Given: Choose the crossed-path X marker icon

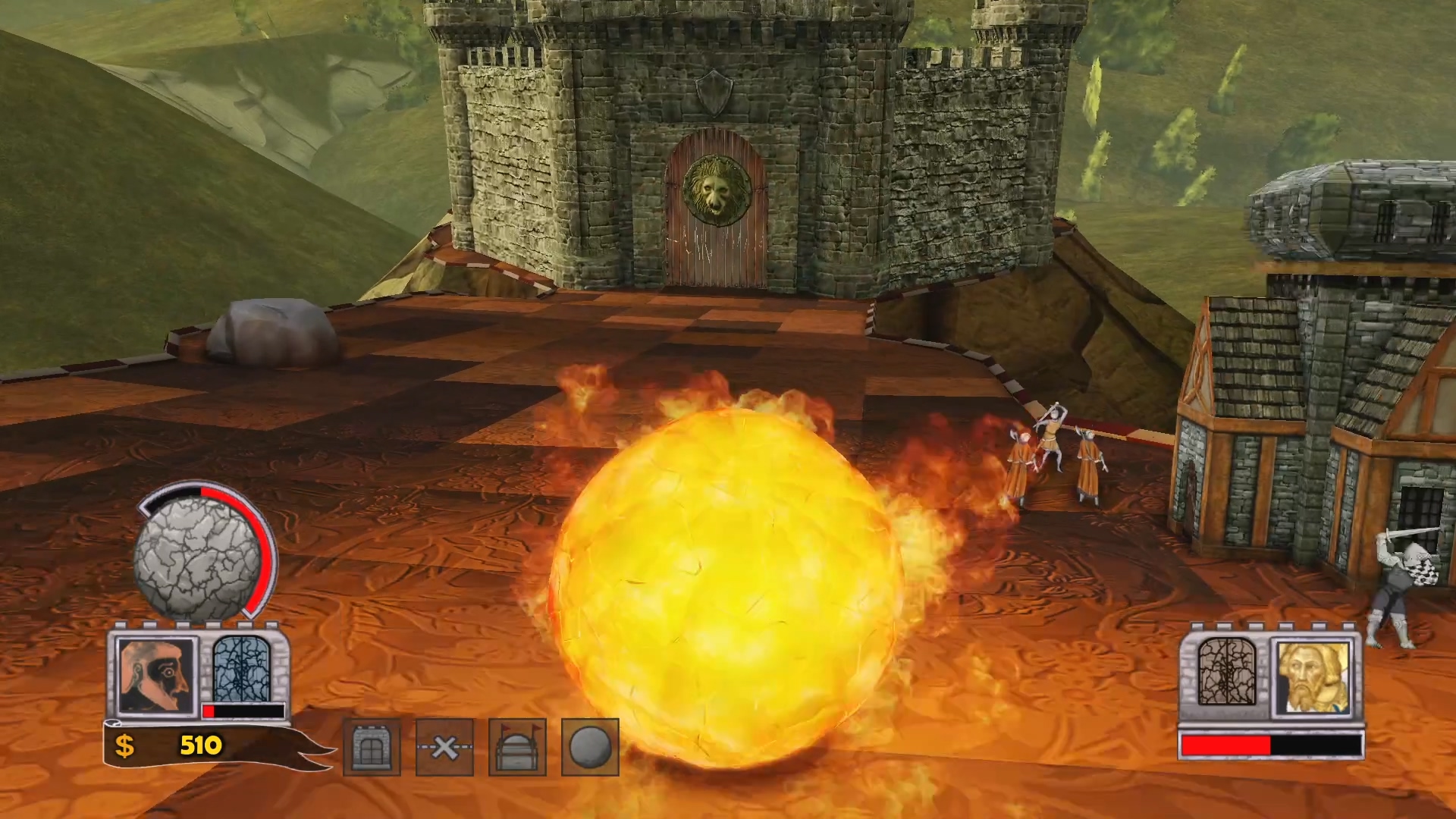Looking at the screenshot, I should pyautogui.click(x=444, y=748).
